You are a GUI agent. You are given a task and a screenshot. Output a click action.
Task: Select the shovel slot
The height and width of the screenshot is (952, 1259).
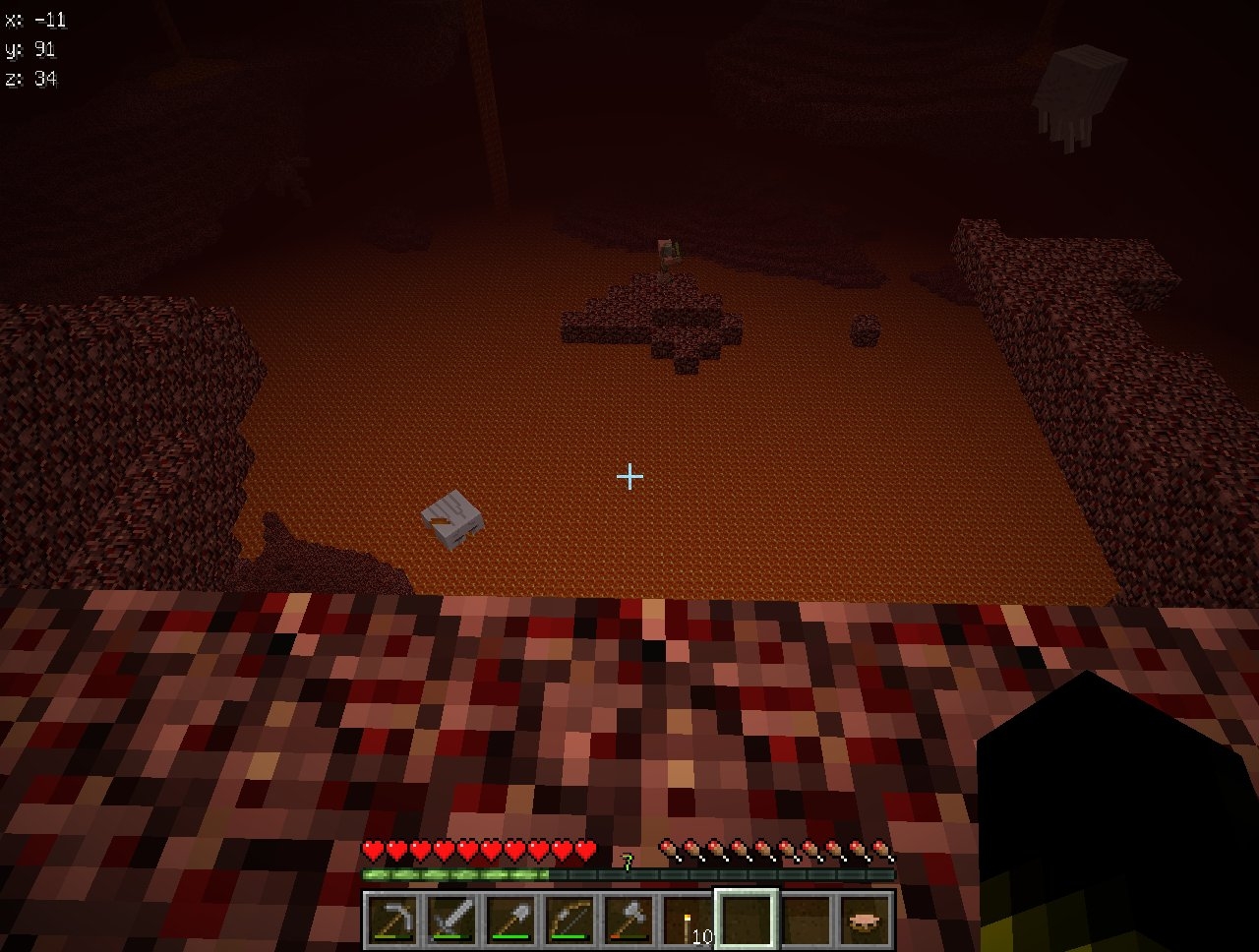(x=510, y=921)
